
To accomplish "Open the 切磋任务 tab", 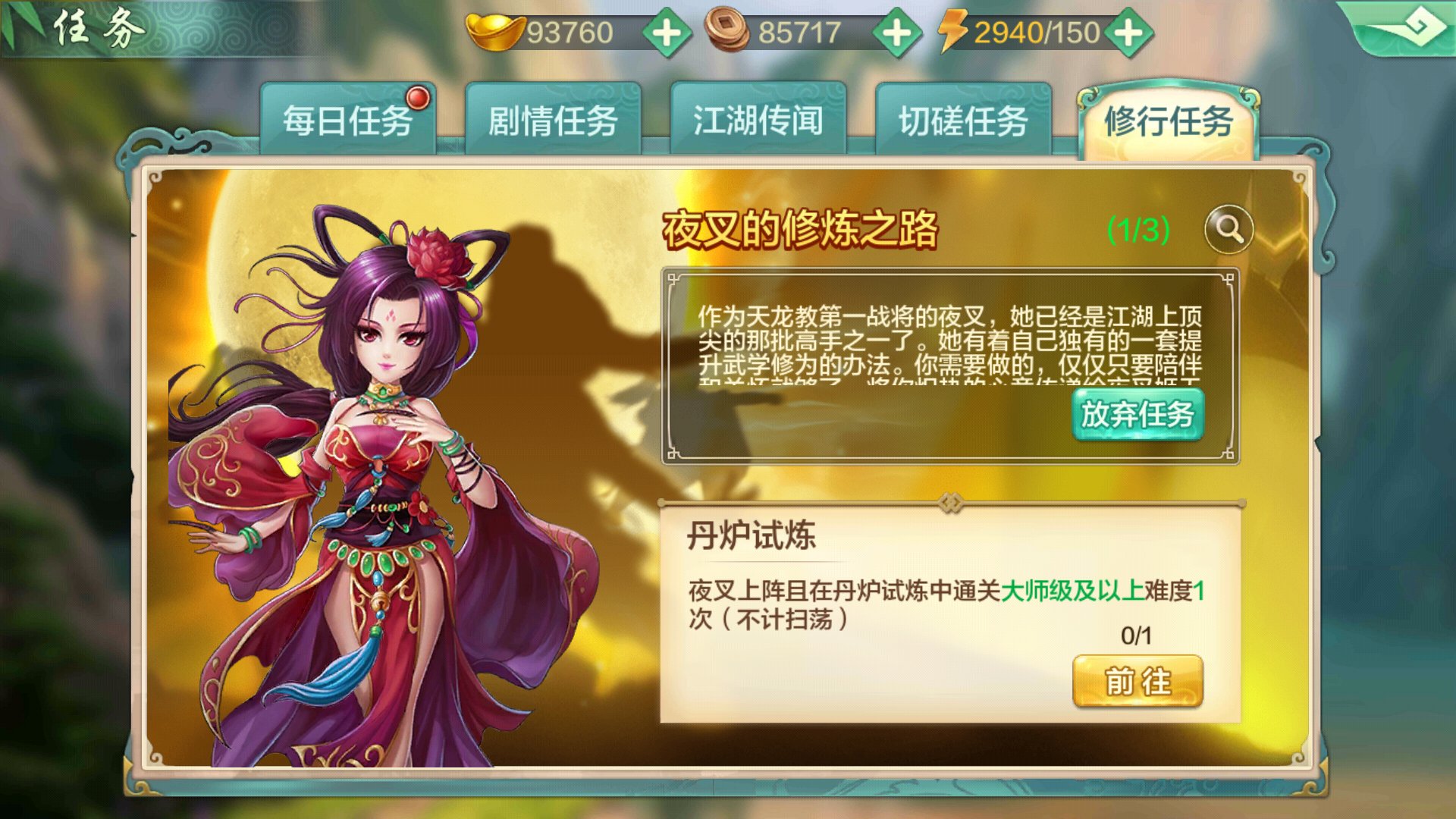I will click(x=963, y=120).
